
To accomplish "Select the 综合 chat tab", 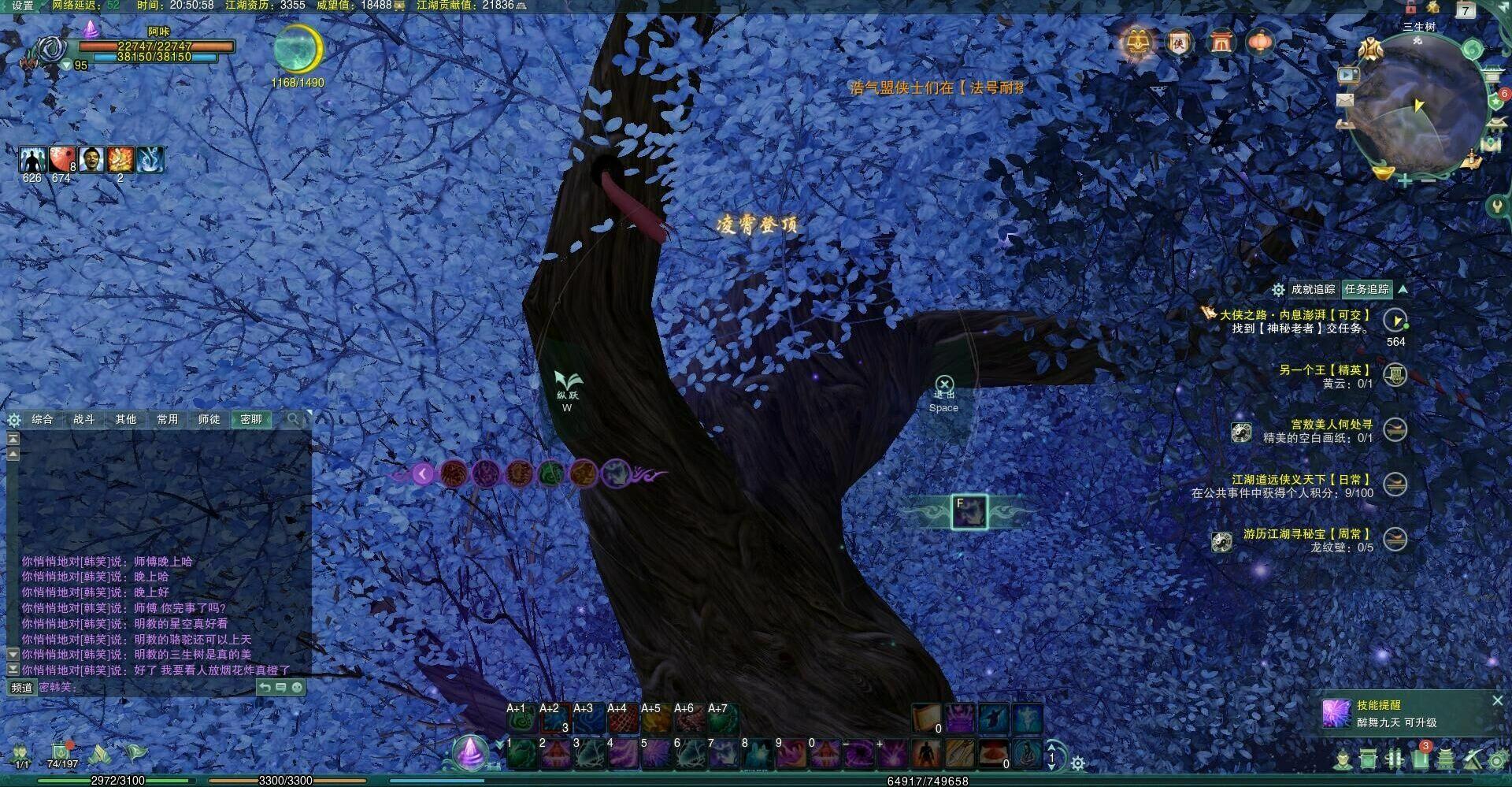I will (x=43, y=419).
